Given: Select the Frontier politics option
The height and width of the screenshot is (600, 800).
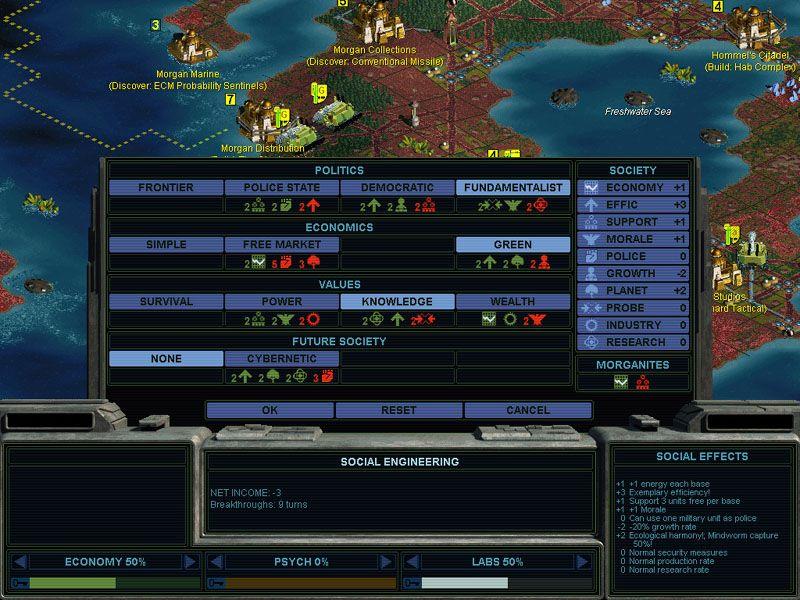Looking at the screenshot, I should coord(166,188).
